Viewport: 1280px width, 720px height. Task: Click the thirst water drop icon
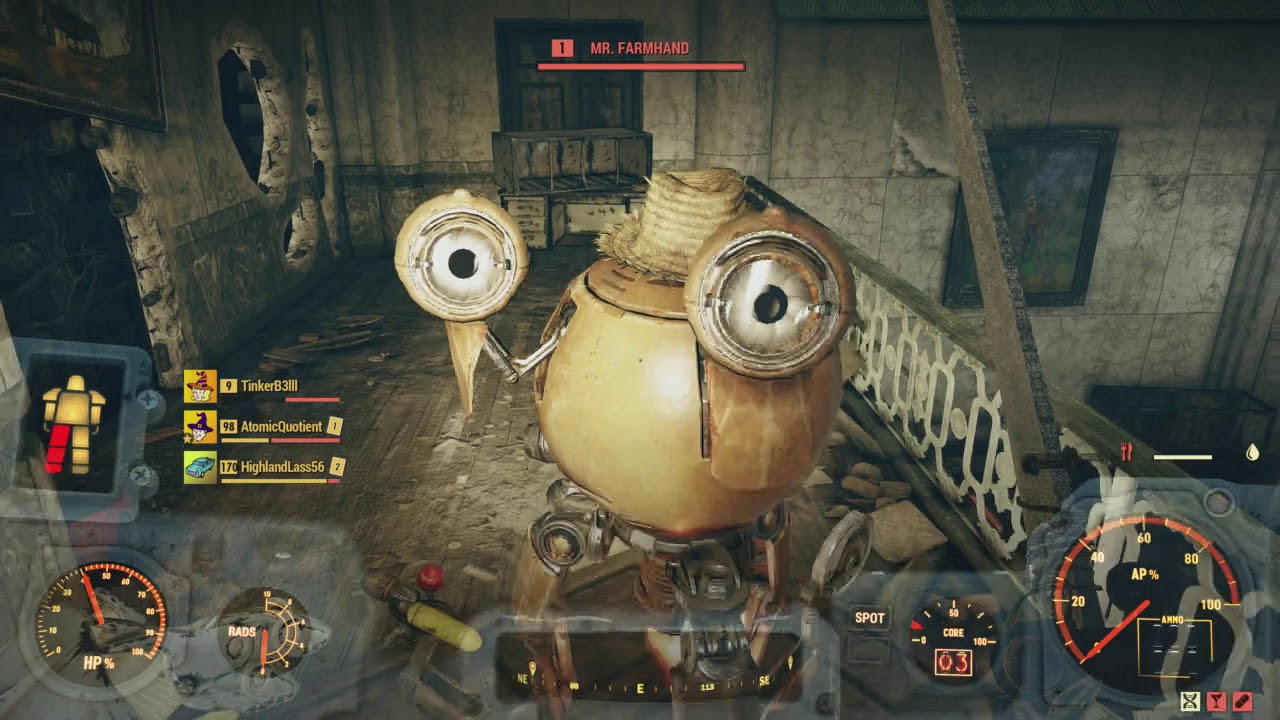[x=1252, y=453]
